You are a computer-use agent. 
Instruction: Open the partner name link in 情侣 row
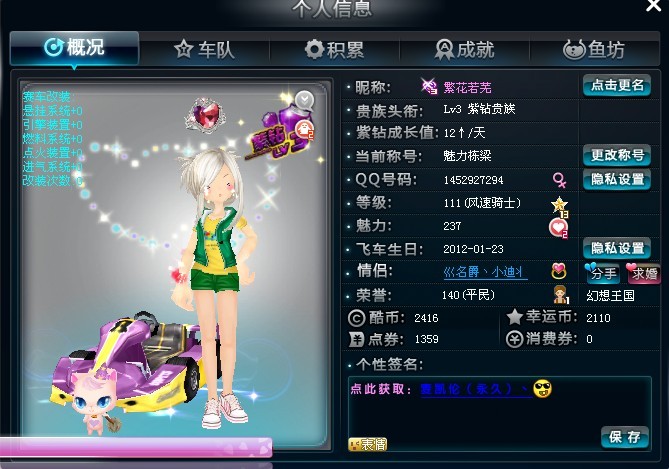(x=483, y=272)
